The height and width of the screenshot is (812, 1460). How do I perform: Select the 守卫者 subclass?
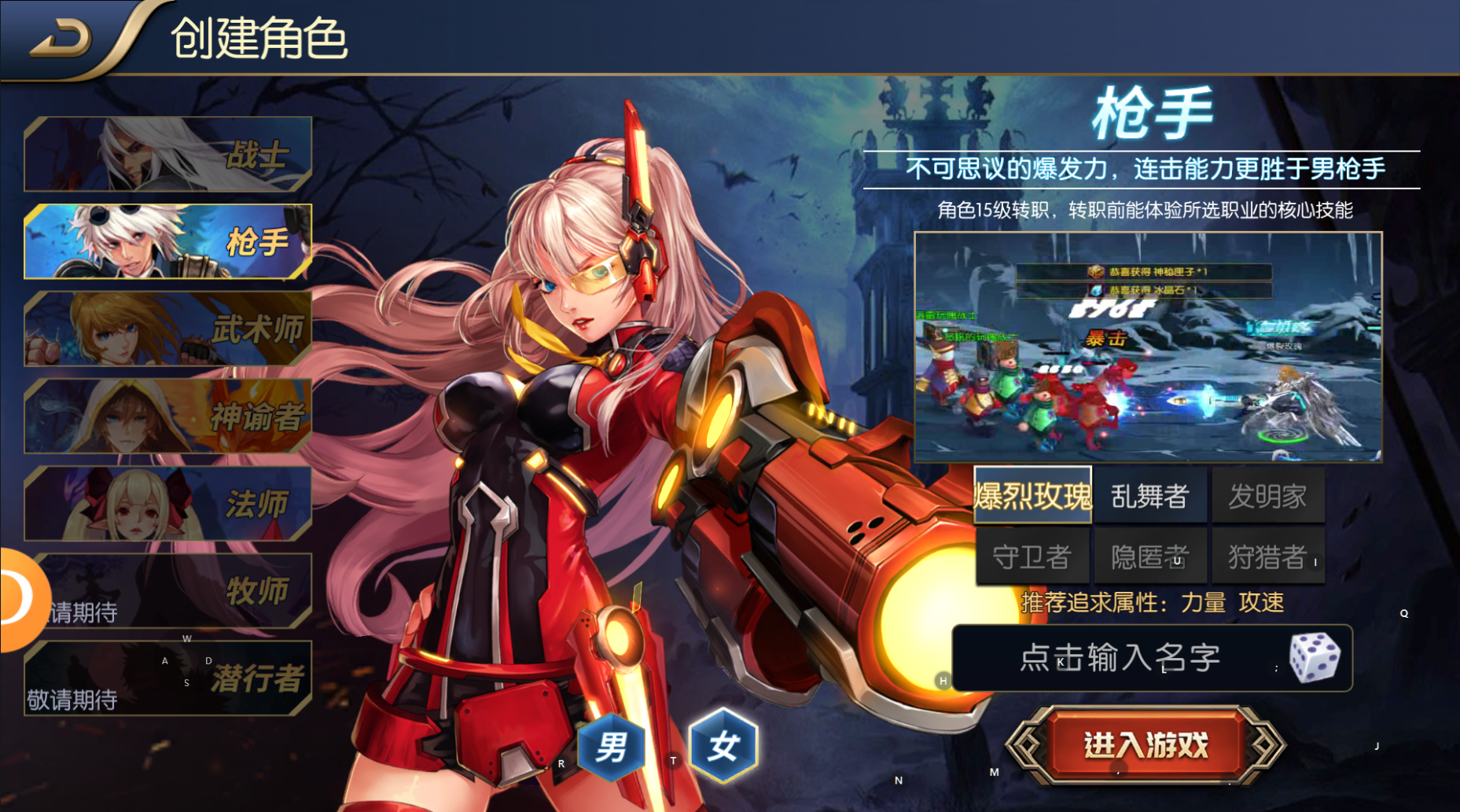tap(1032, 557)
